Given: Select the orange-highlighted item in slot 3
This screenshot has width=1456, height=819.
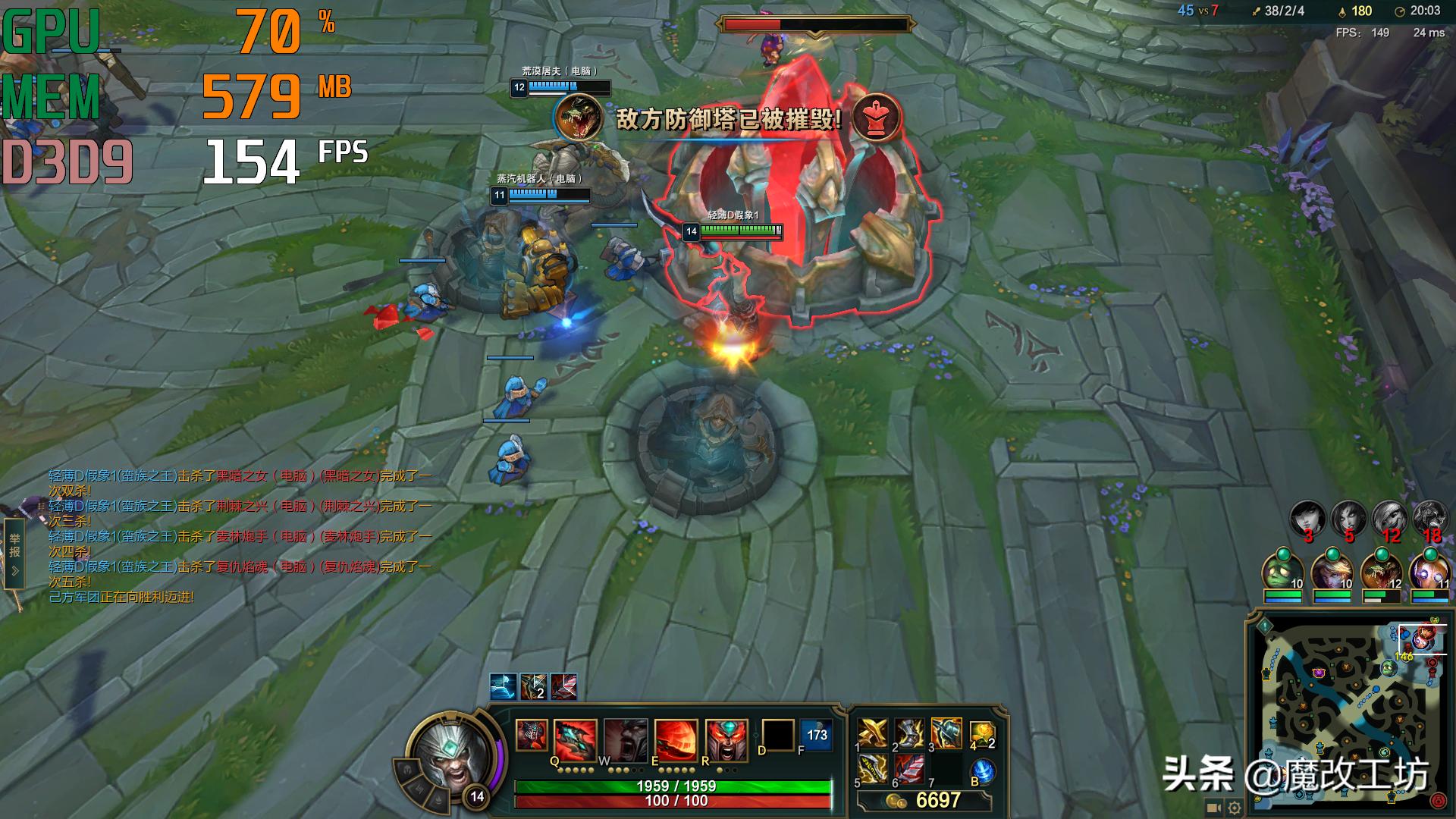Looking at the screenshot, I should (946, 733).
